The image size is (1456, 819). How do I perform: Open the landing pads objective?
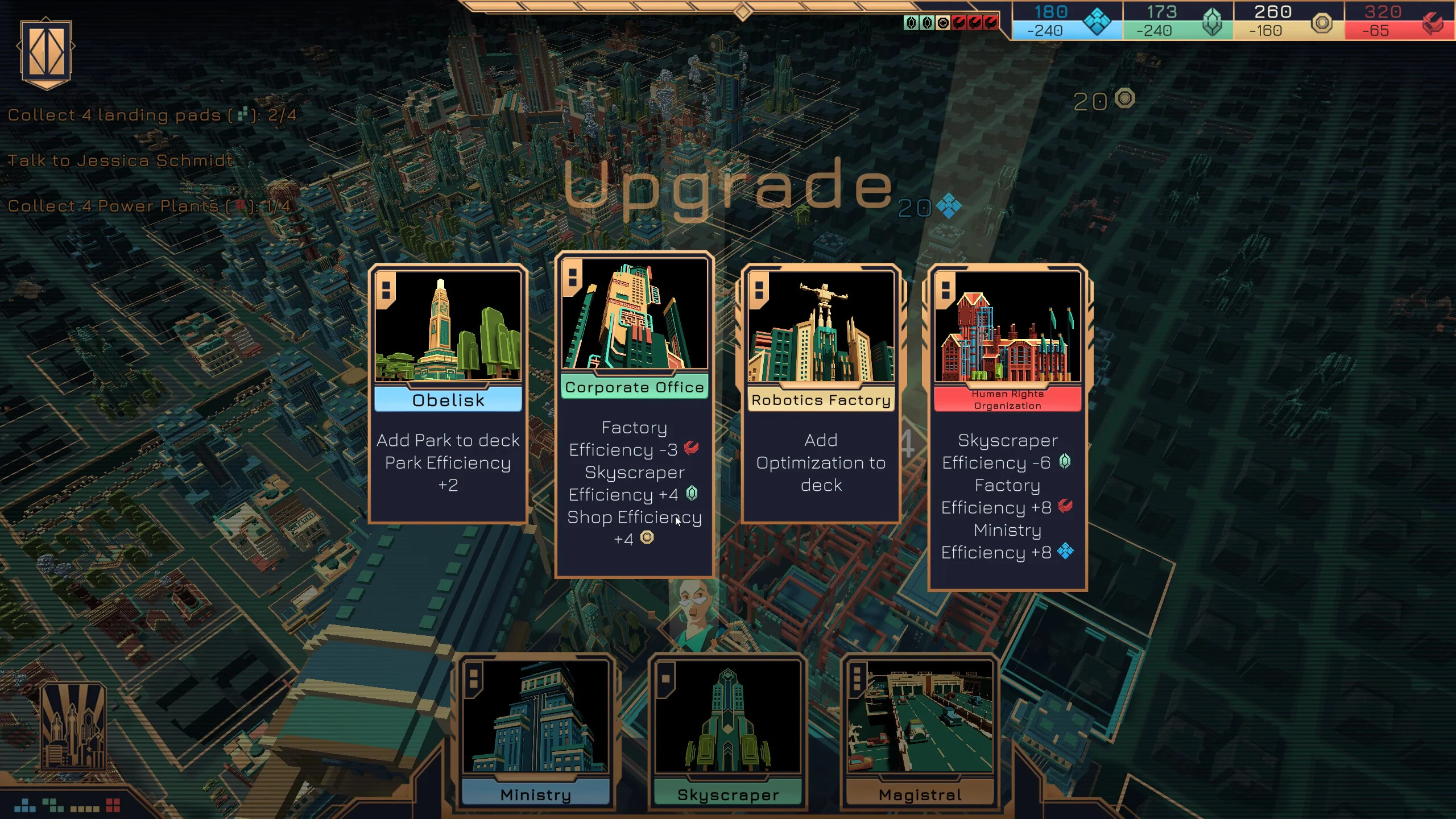(152, 115)
